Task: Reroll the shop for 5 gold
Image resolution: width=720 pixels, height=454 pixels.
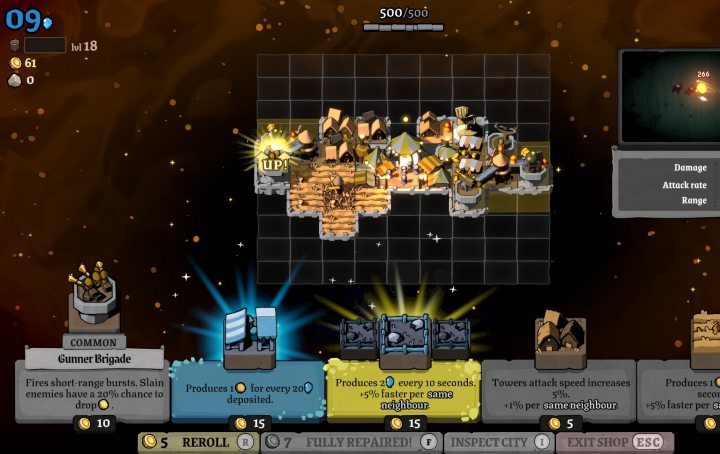Action: click(x=197, y=442)
